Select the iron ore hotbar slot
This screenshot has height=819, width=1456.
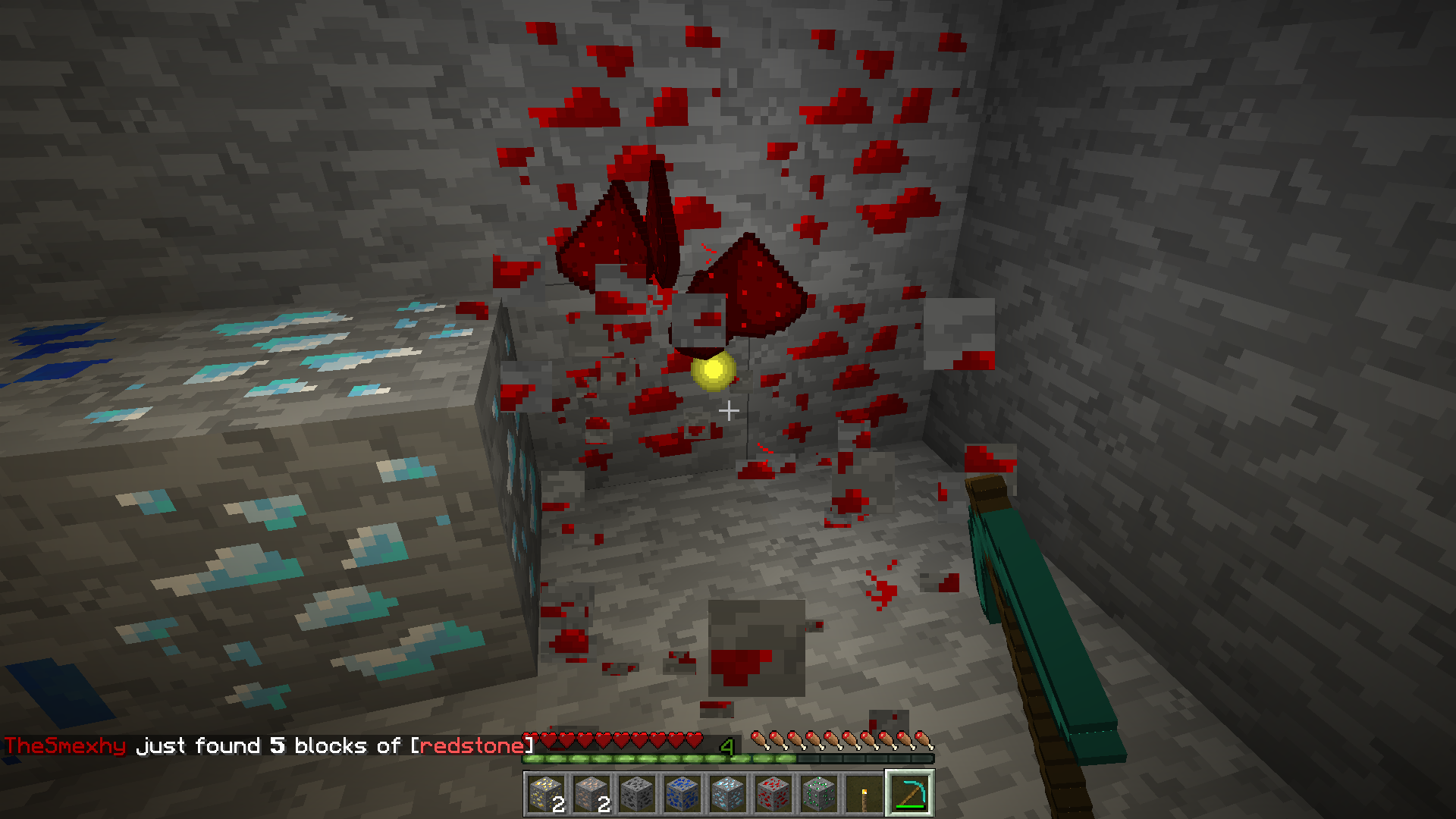pyautogui.click(x=591, y=793)
